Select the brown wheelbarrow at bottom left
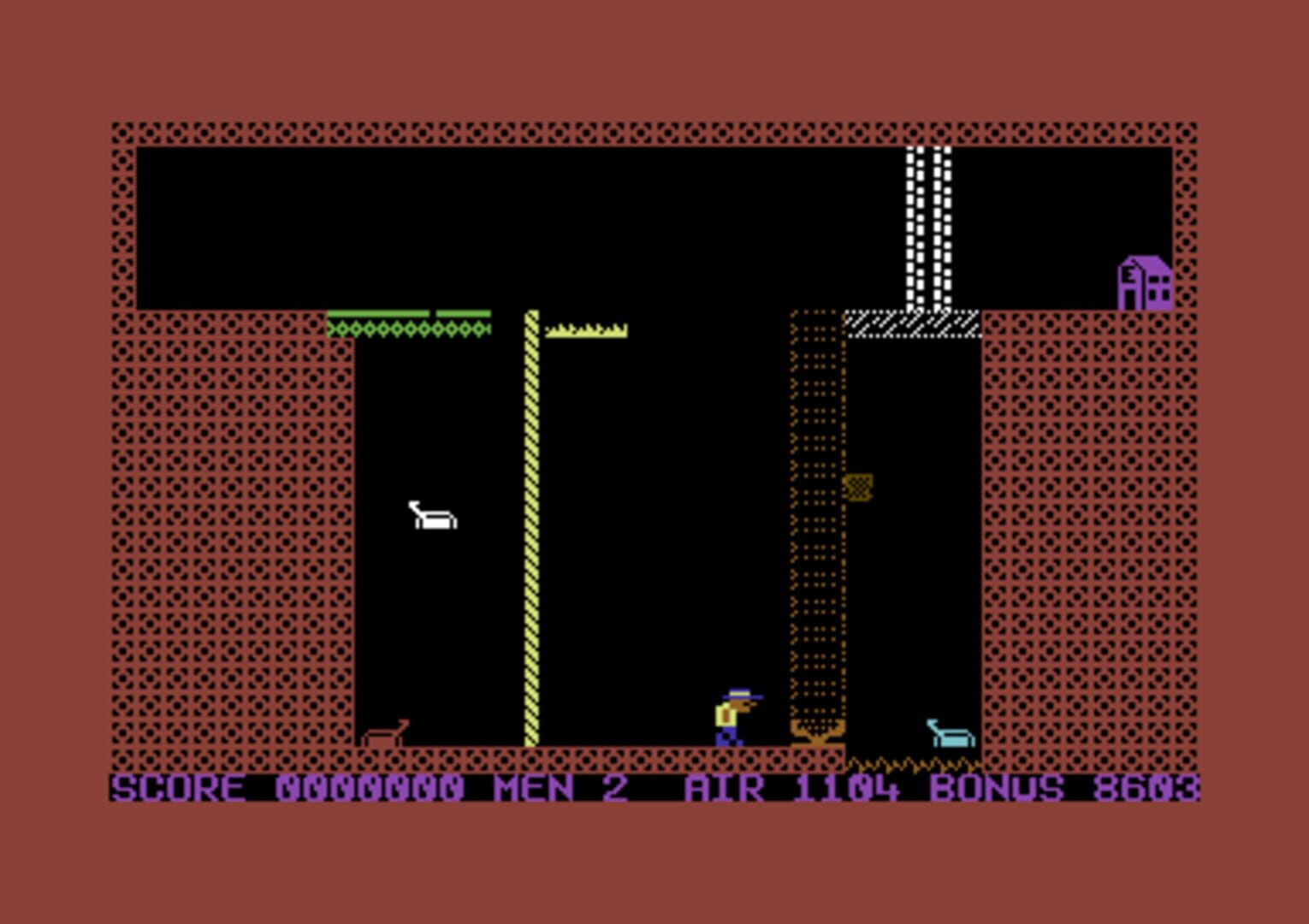The image size is (1309, 924). click(387, 731)
